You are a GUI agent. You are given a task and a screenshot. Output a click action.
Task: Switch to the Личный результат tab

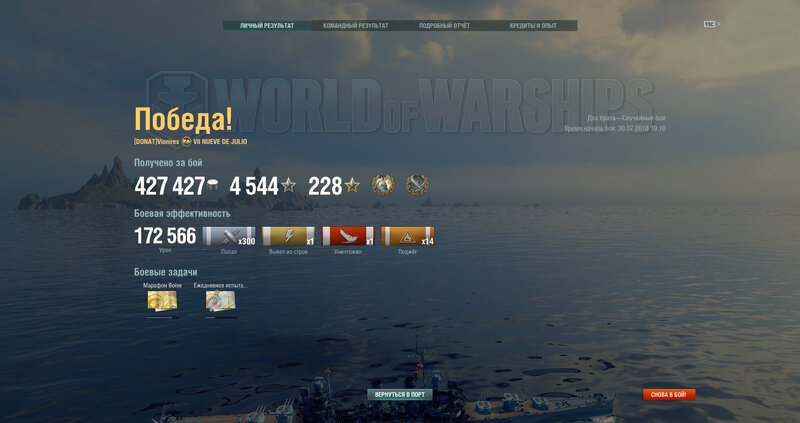[267, 25]
